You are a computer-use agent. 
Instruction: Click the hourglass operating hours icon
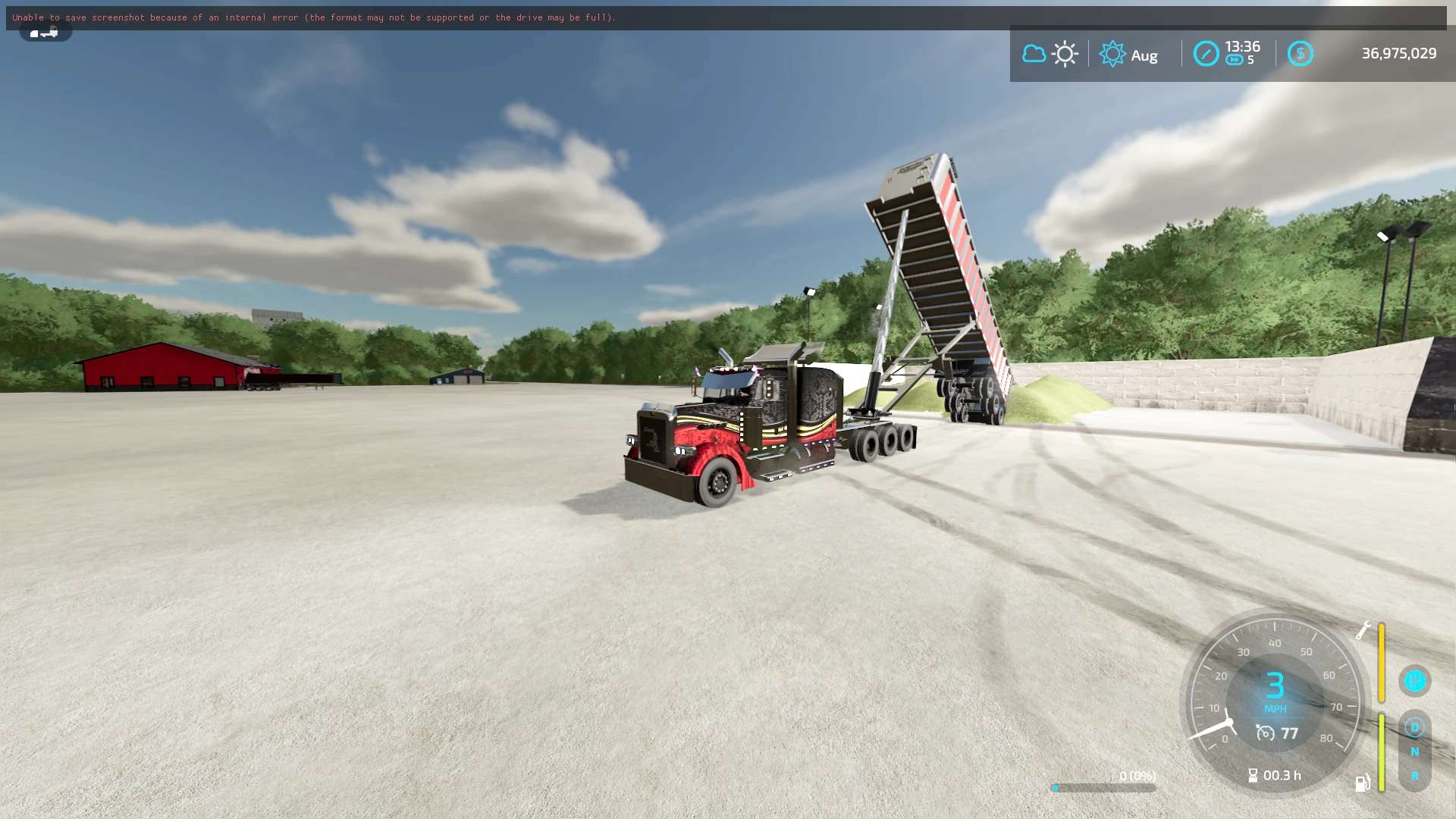pos(1253,775)
